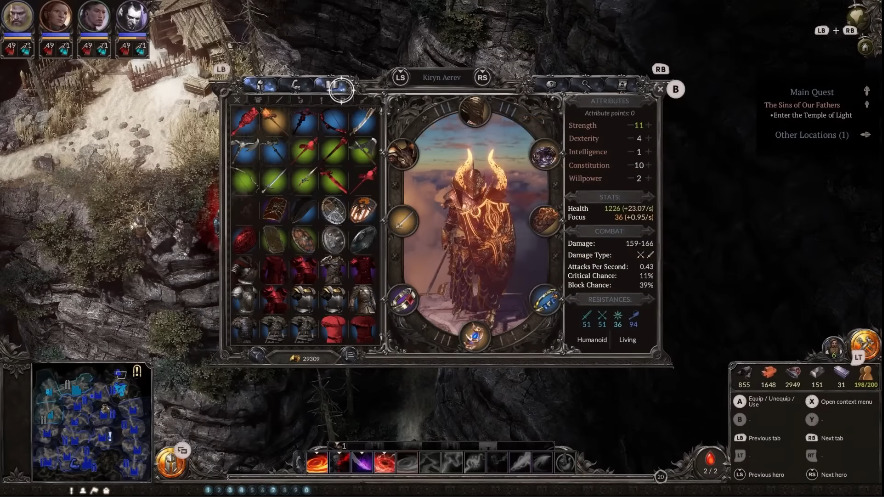Select the equipped amulet slot at the bottom
884x497 pixels.
[x=475, y=335]
